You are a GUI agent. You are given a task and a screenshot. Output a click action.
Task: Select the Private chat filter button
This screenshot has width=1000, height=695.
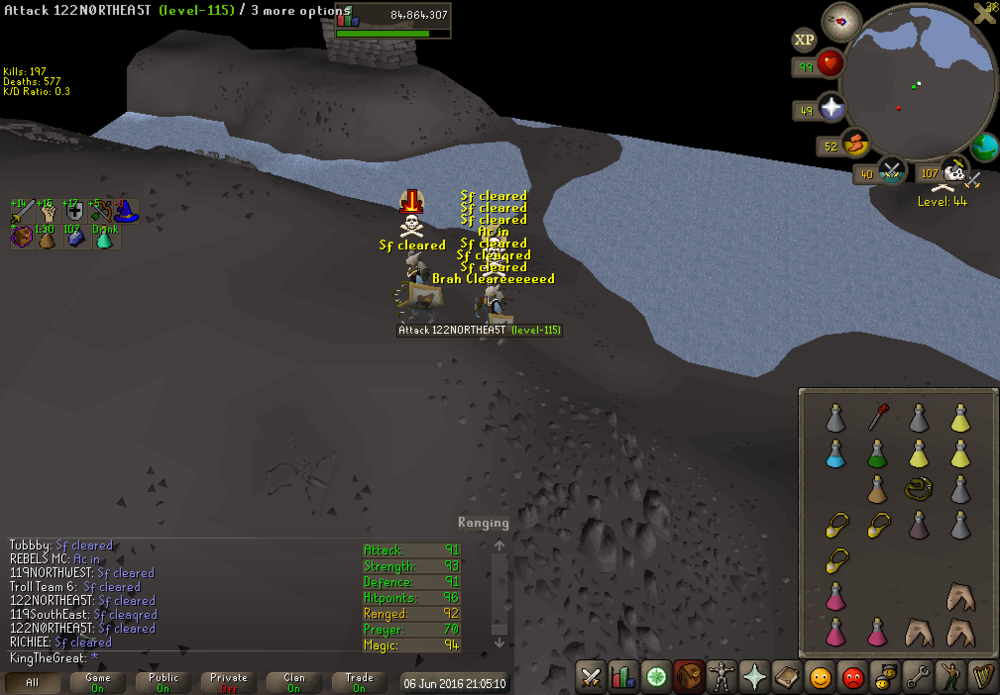(x=229, y=682)
